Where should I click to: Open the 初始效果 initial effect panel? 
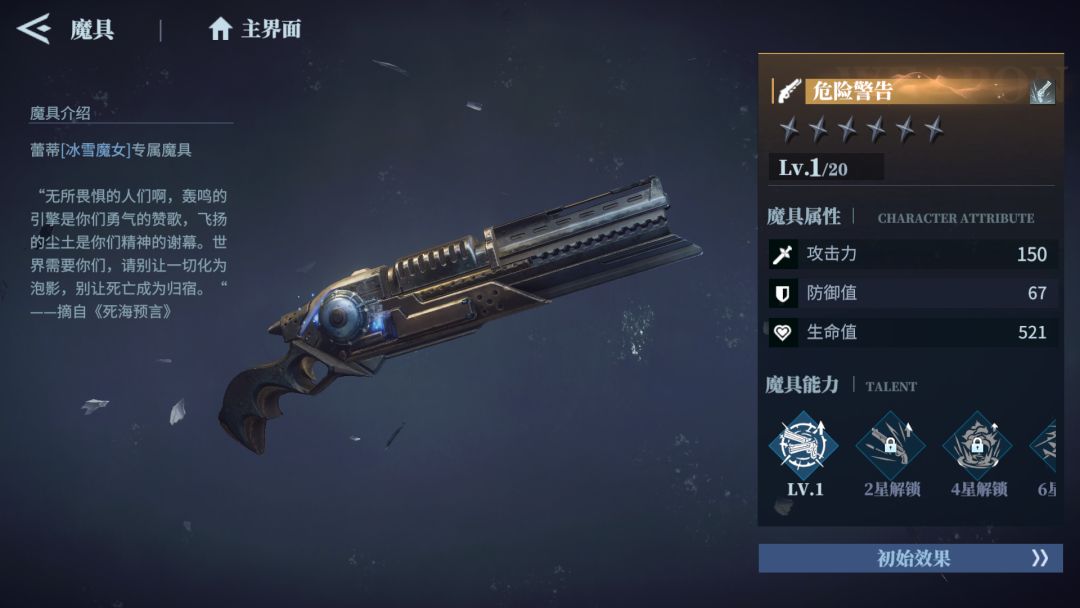pos(910,558)
